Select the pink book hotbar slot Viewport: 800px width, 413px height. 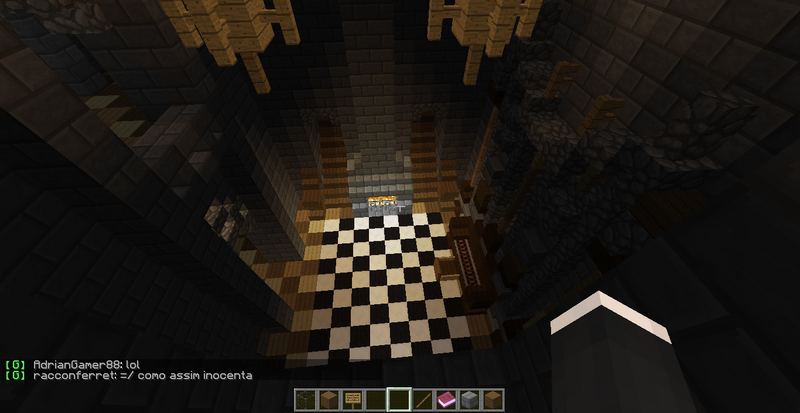446,400
